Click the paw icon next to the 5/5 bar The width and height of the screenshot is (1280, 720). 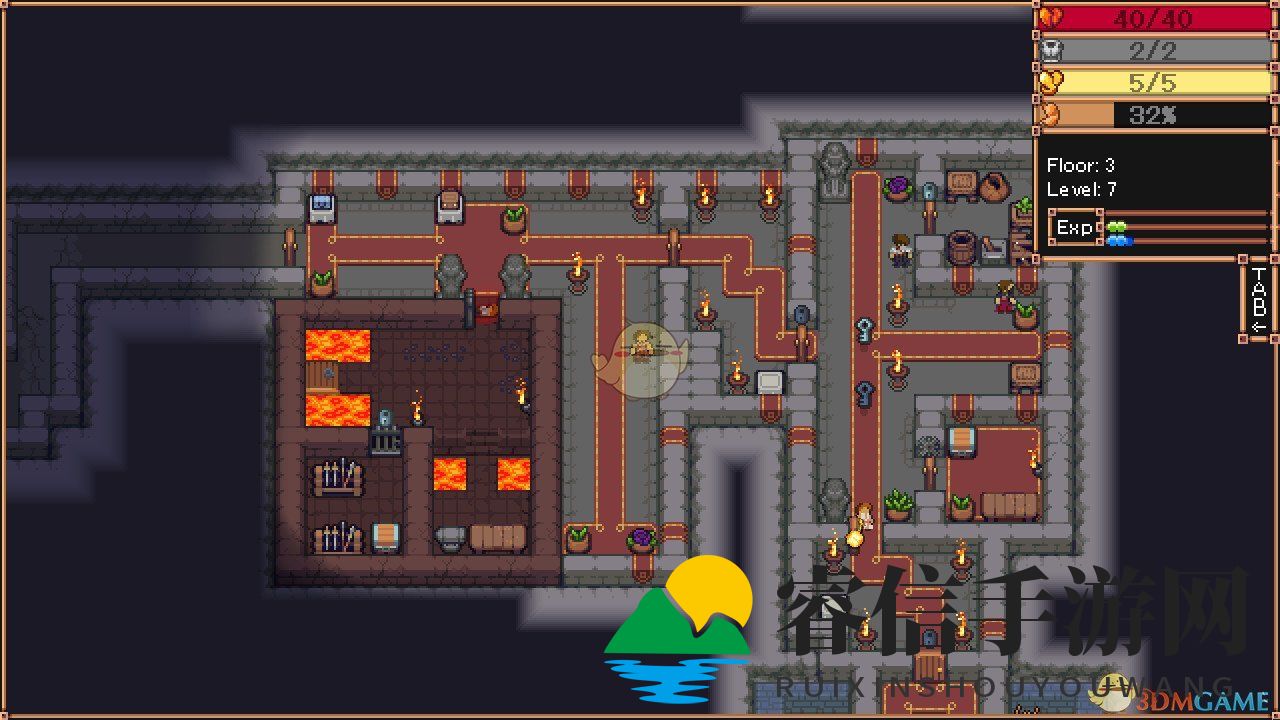coord(1051,82)
